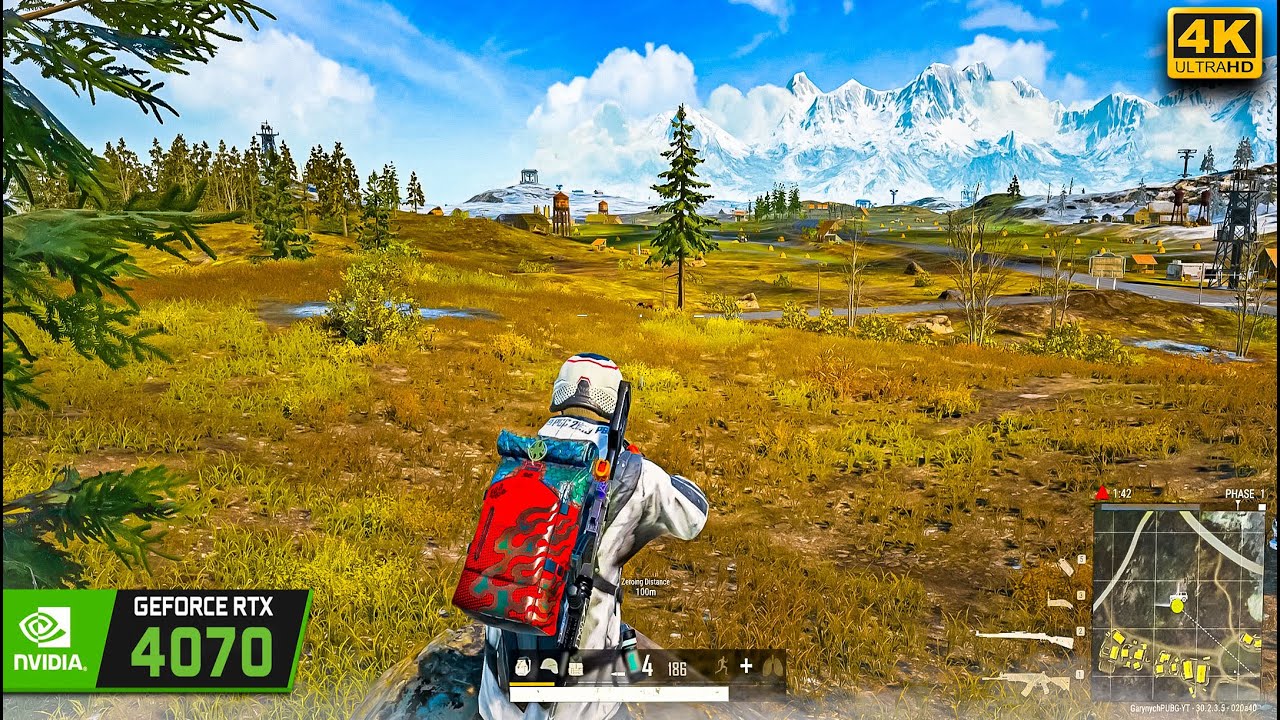Select the 1:42 zone timer display
Viewport: 1280px width, 720px height.
[x=1122, y=492]
